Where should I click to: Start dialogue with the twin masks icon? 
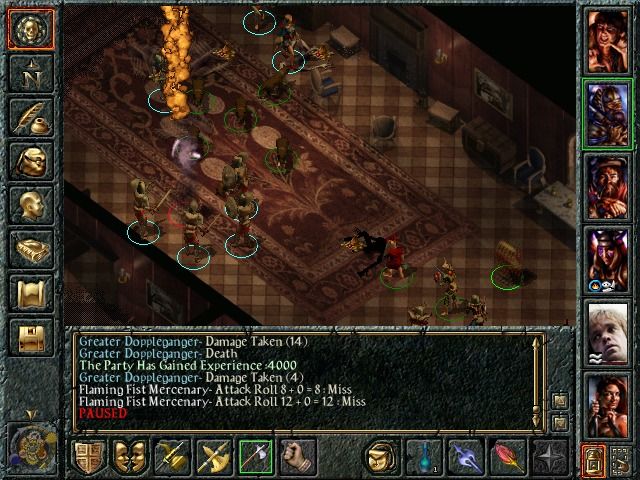[x=130, y=457]
